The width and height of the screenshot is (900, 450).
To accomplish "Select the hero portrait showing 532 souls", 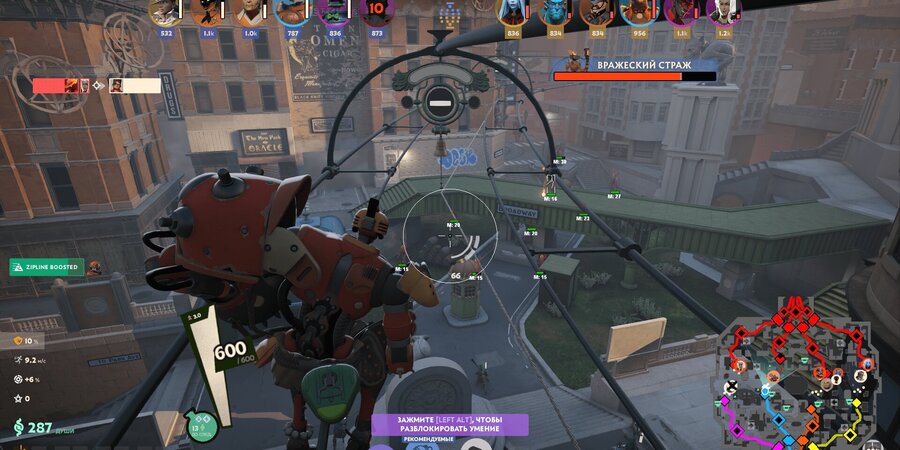I will click(164, 12).
